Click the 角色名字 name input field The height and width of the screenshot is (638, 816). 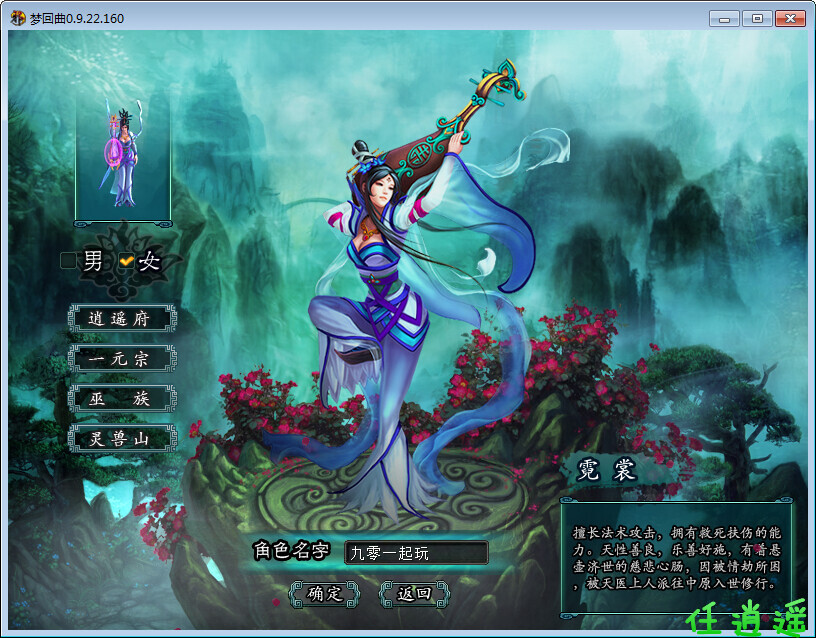click(x=416, y=552)
